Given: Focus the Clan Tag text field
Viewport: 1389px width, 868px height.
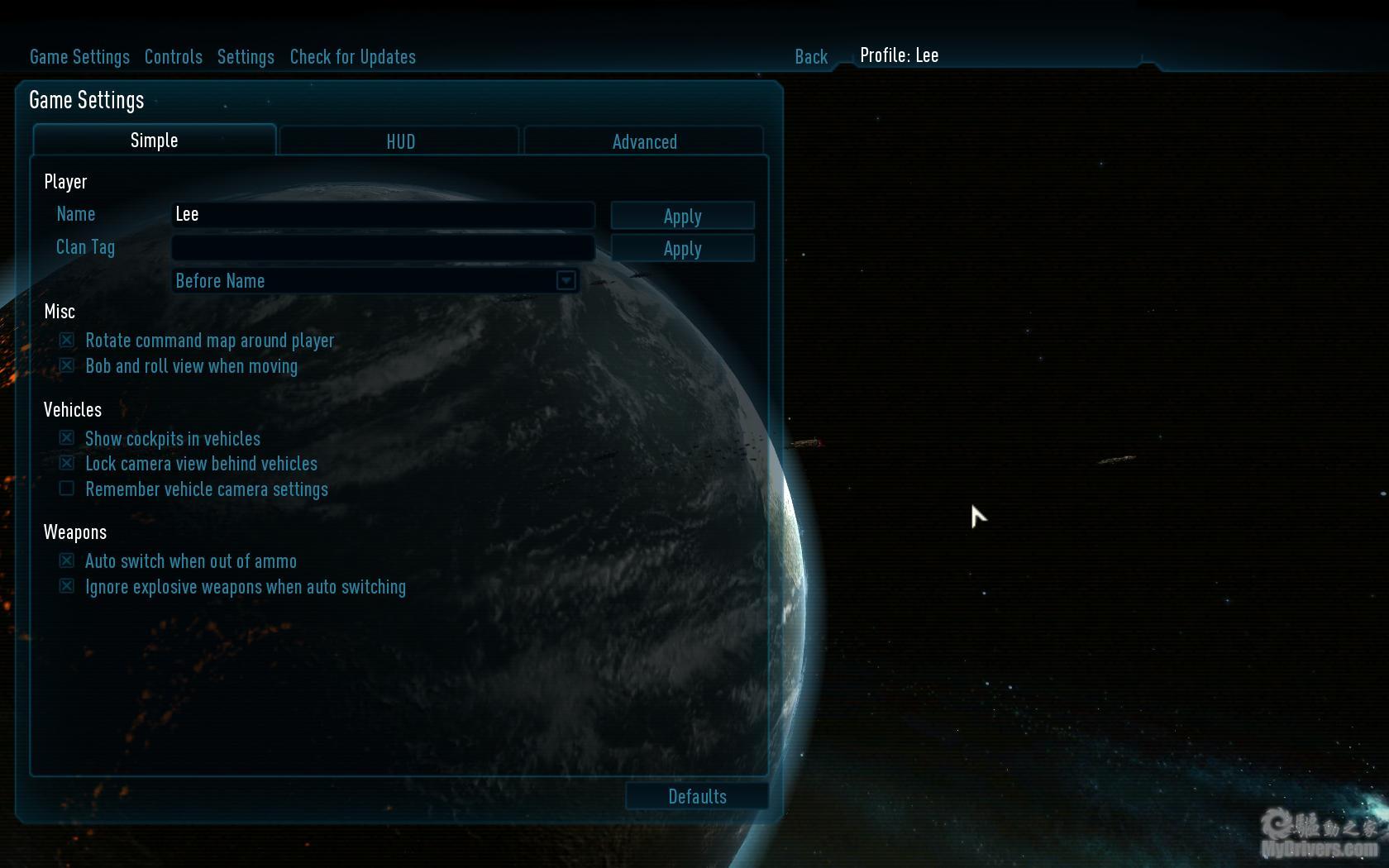Looking at the screenshot, I should (383, 247).
